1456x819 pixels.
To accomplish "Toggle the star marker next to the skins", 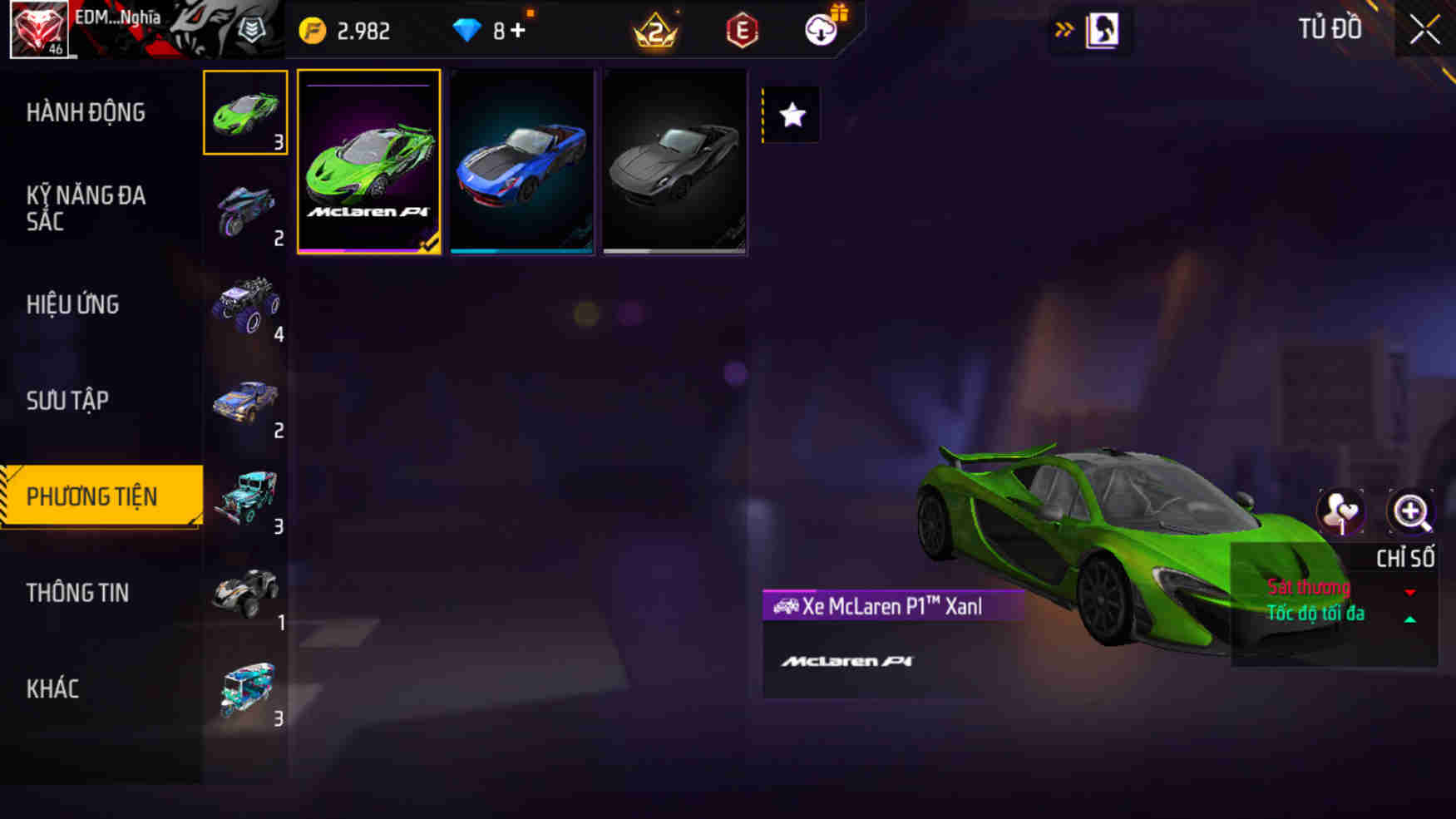I will click(790, 116).
